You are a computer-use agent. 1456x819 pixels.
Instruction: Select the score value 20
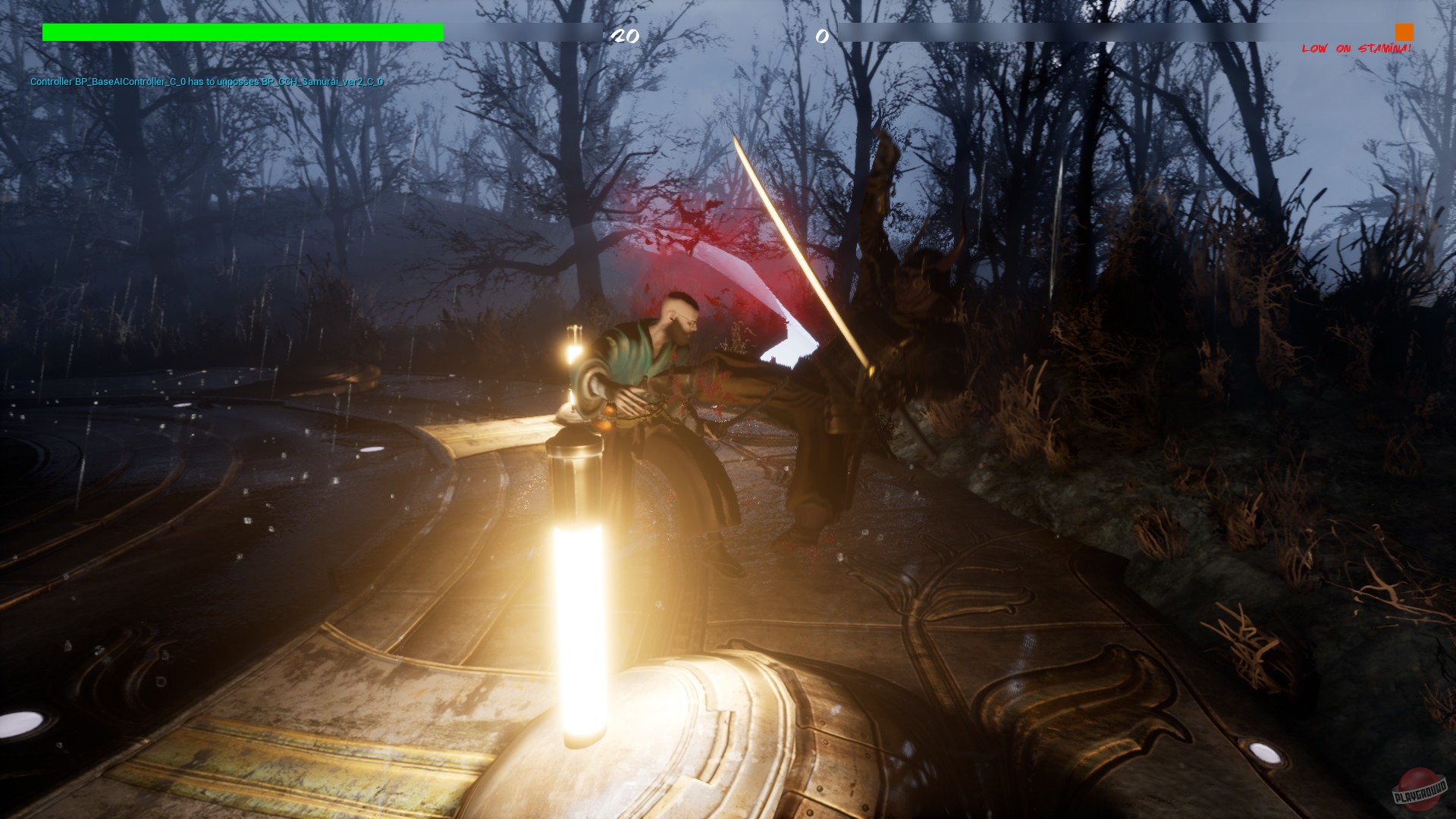tap(626, 36)
